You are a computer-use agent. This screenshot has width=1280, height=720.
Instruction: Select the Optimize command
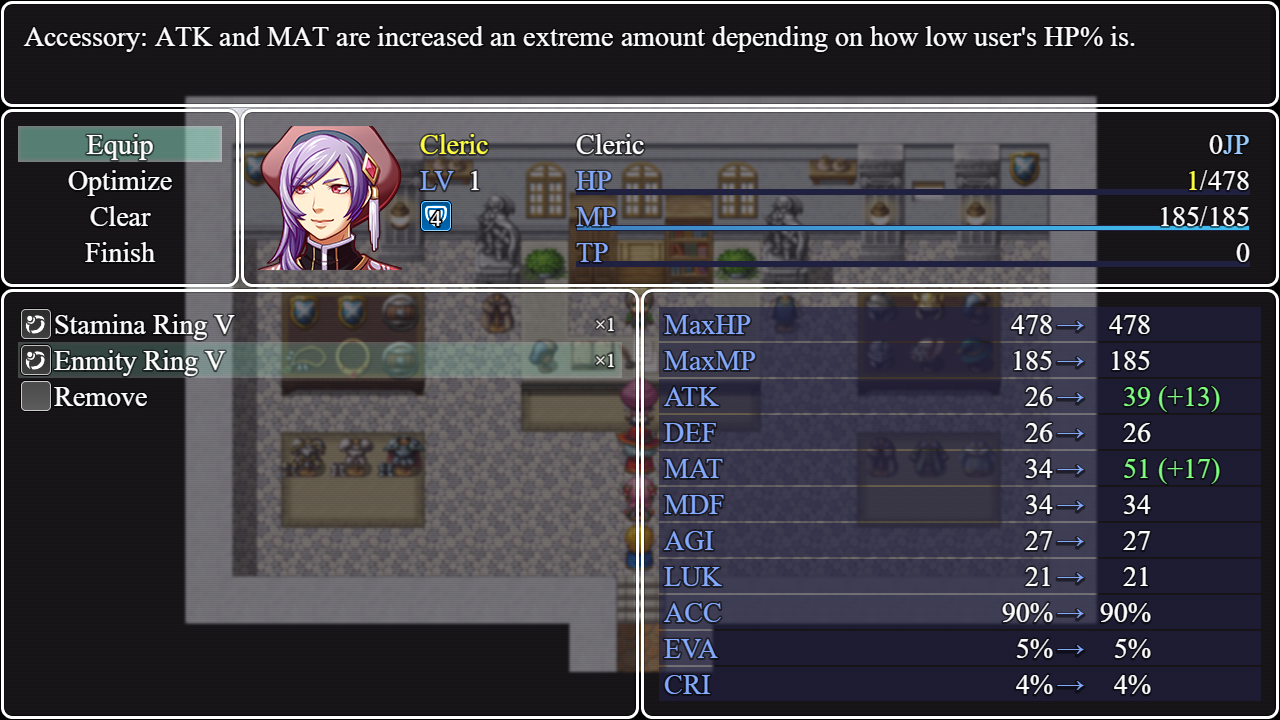pyautogui.click(x=120, y=181)
